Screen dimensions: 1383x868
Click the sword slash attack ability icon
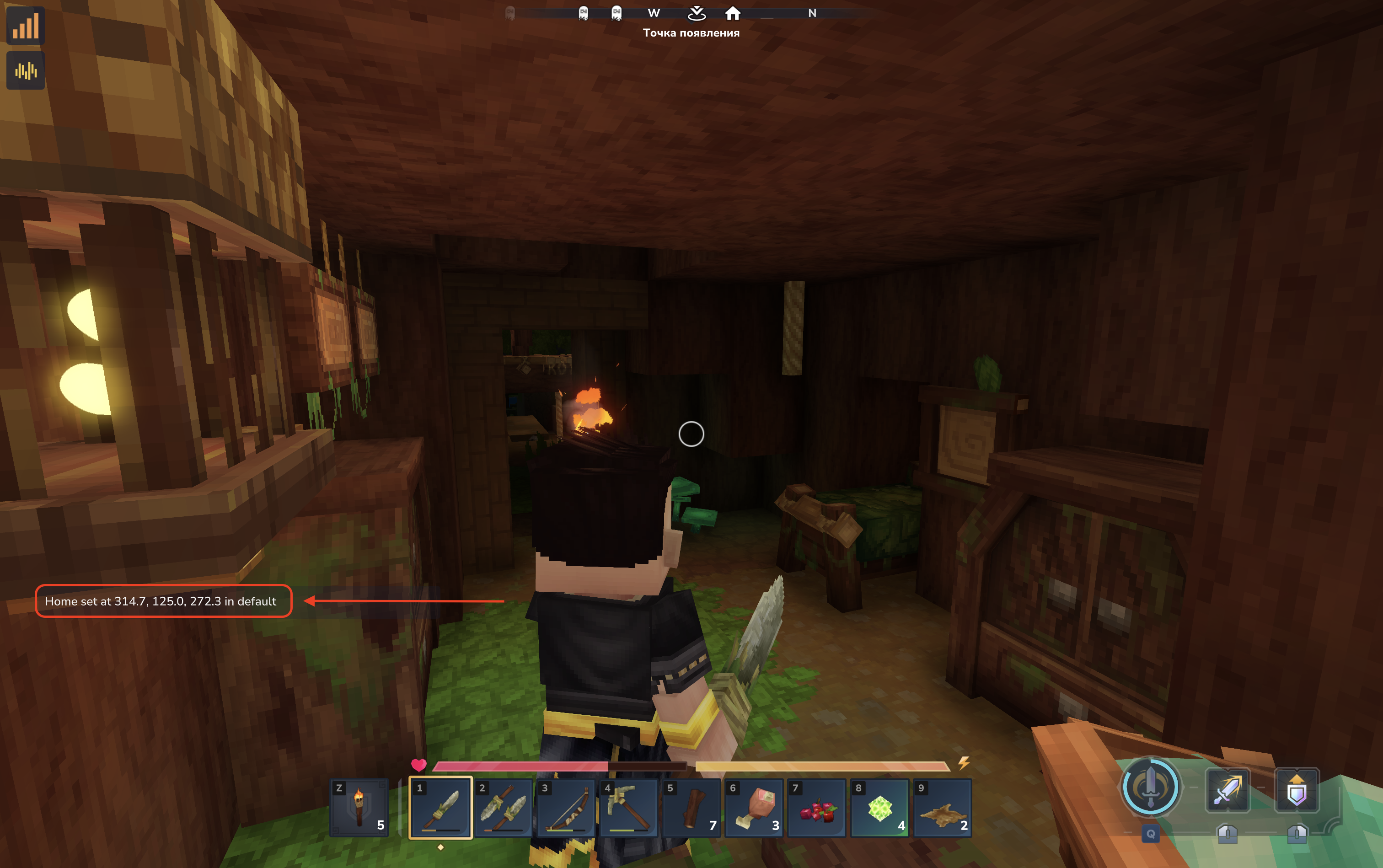pos(1228,790)
